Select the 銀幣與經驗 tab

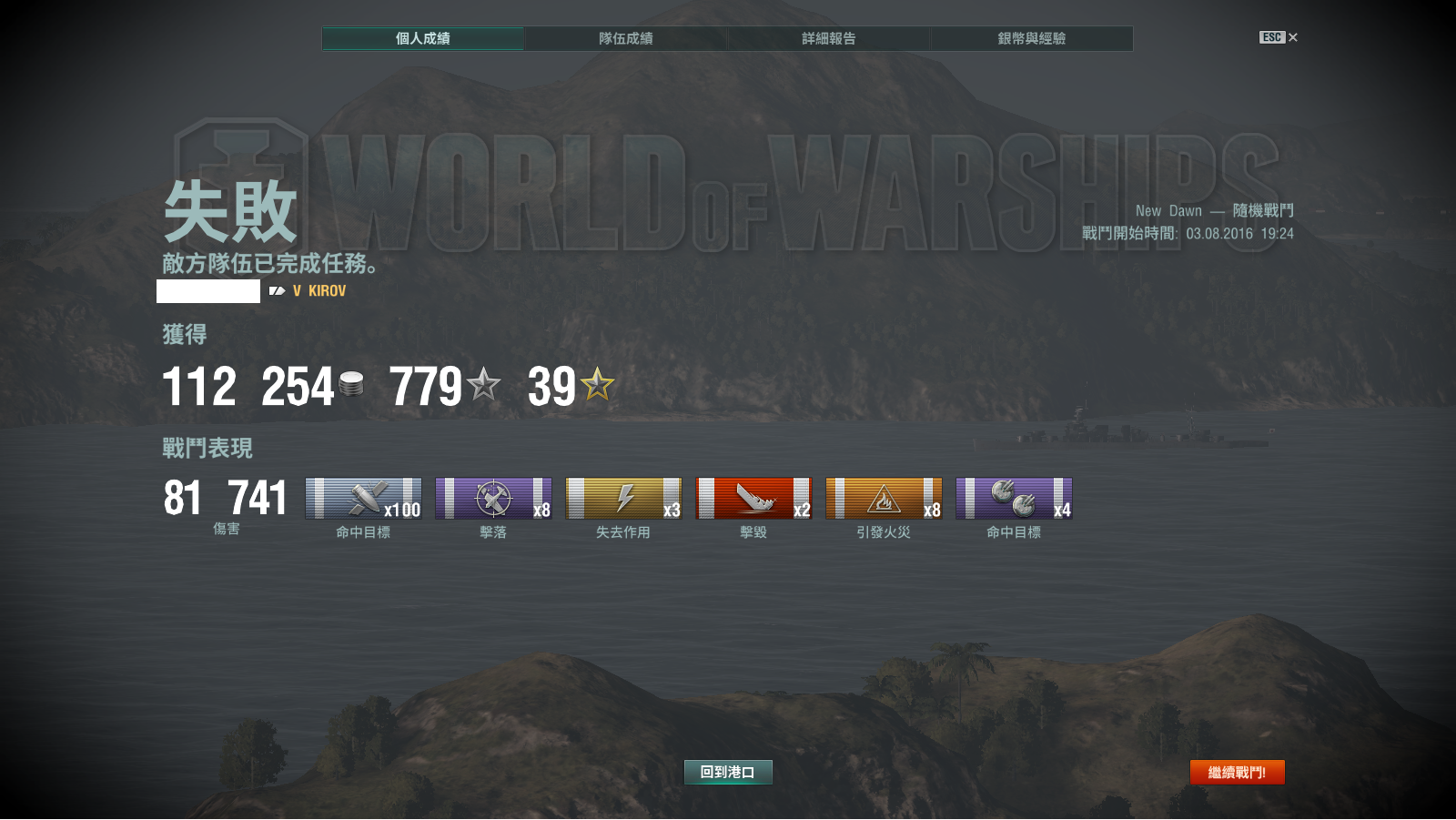point(1032,38)
